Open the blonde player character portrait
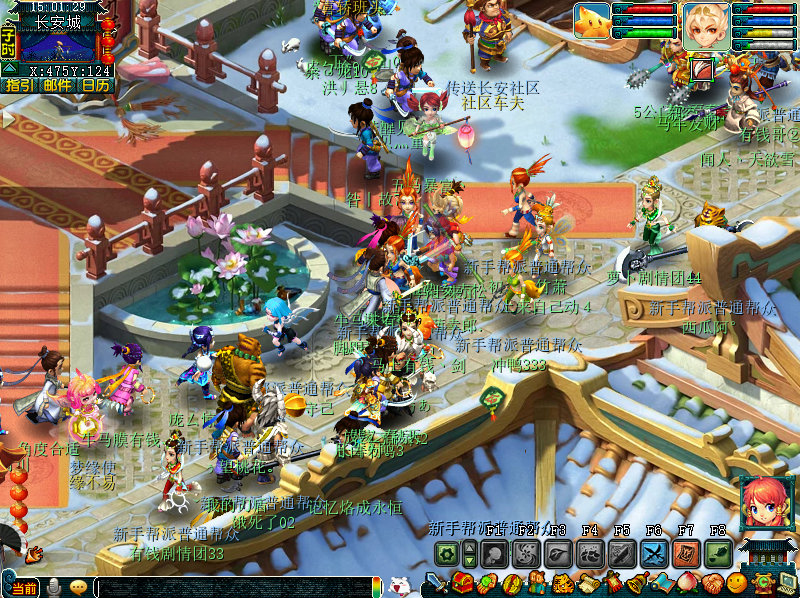Viewport: 800px width, 598px height. click(x=706, y=24)
